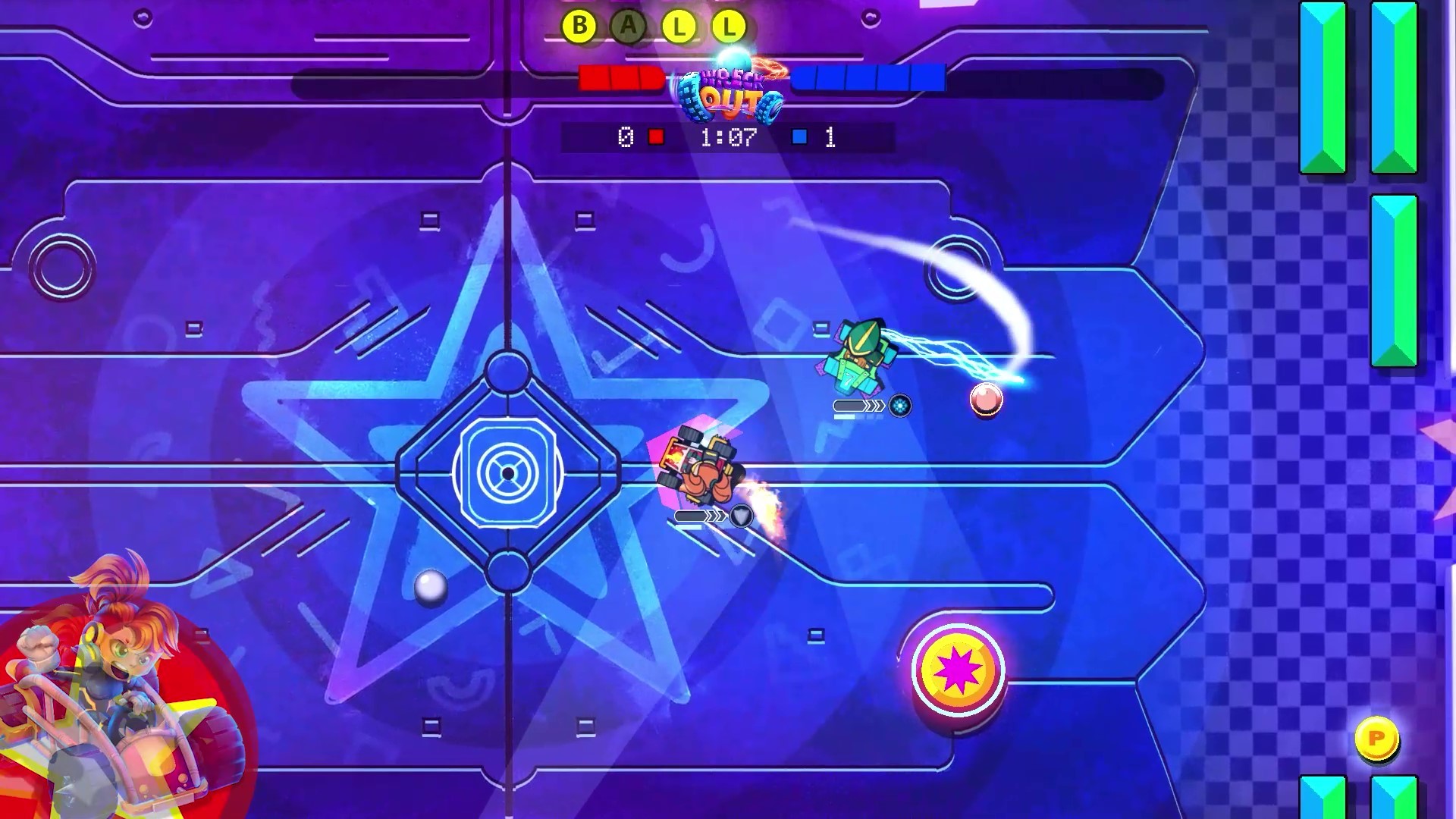Viewport: 1456px width, 819px height.
Task: Expand the orange kart's boost chevrons
Action: tap(714, 516)
